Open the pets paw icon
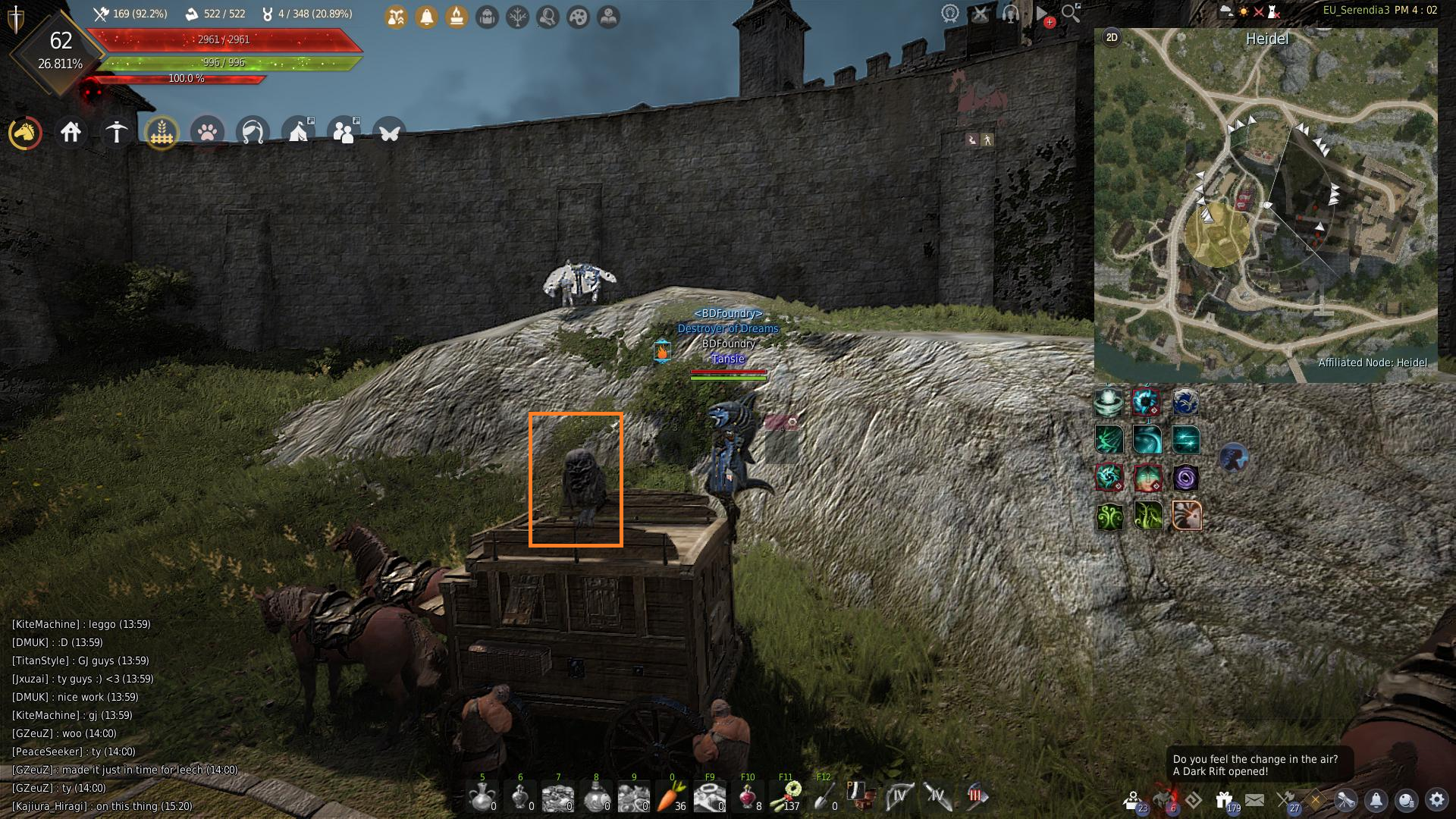This screenshot has height=819, width=1456. pyautogui.click(x=207, y=133)
